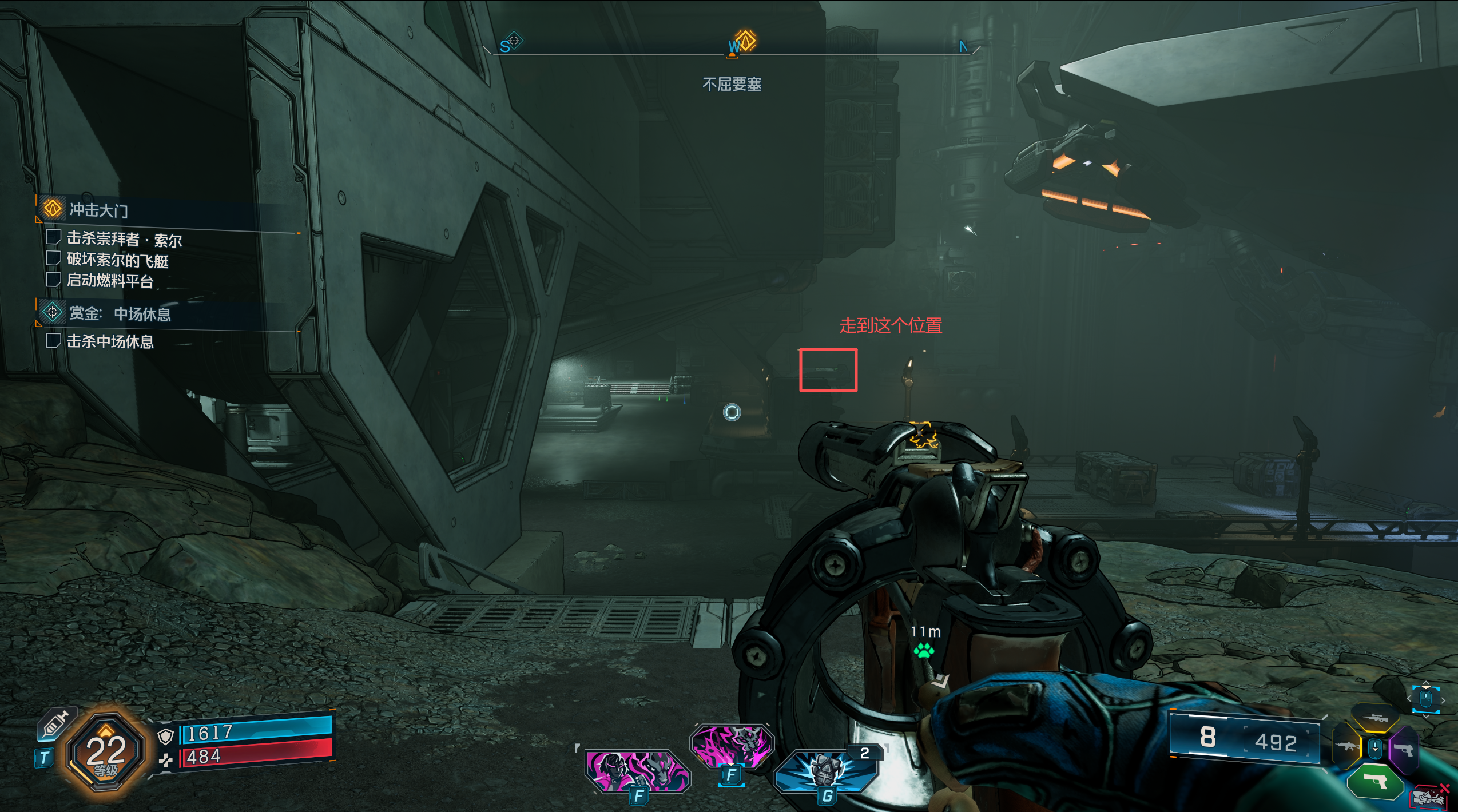Tick the 启动燃料平台 objective checkbox

[53, 280]
